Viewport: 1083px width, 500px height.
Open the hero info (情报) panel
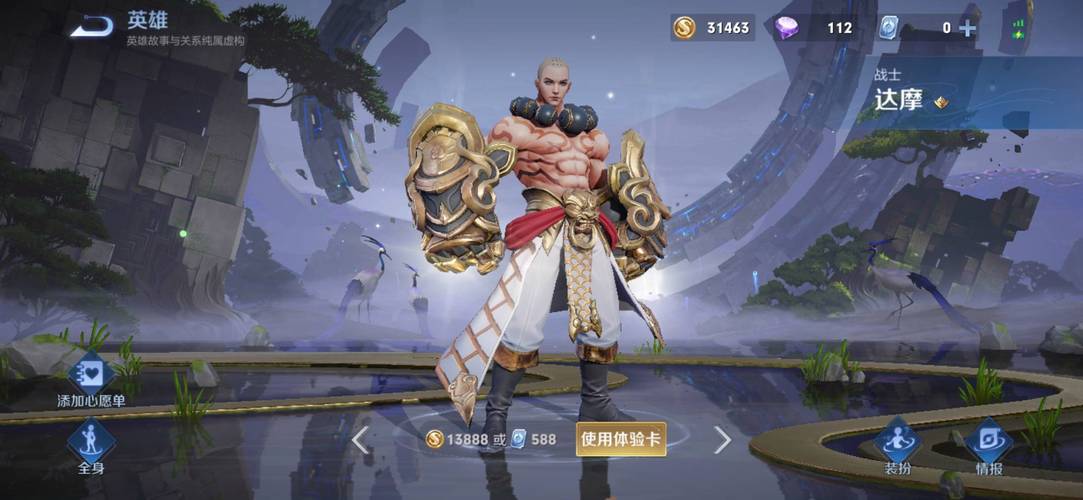988,446
